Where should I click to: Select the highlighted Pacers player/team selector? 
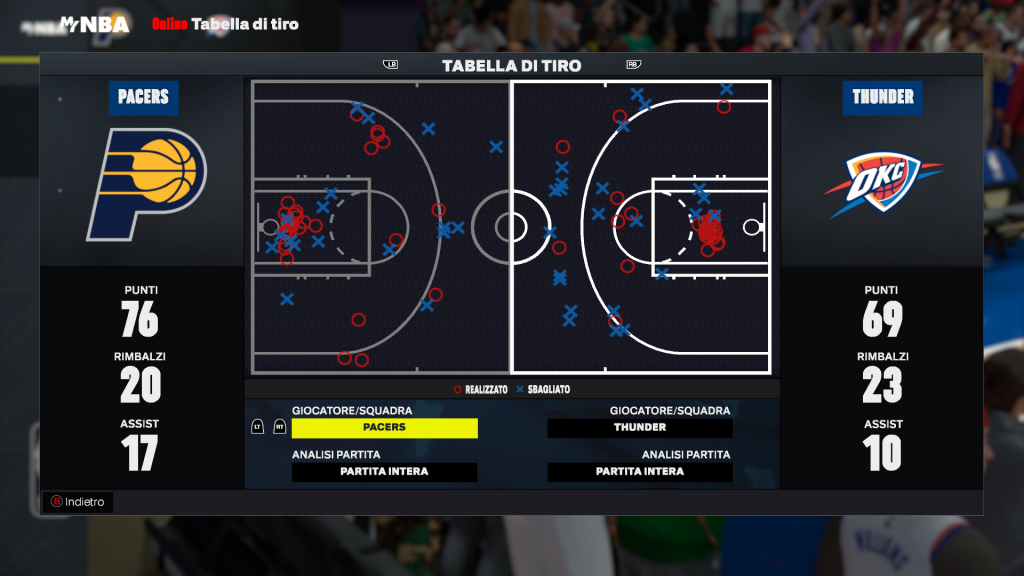tap(384, 428)
